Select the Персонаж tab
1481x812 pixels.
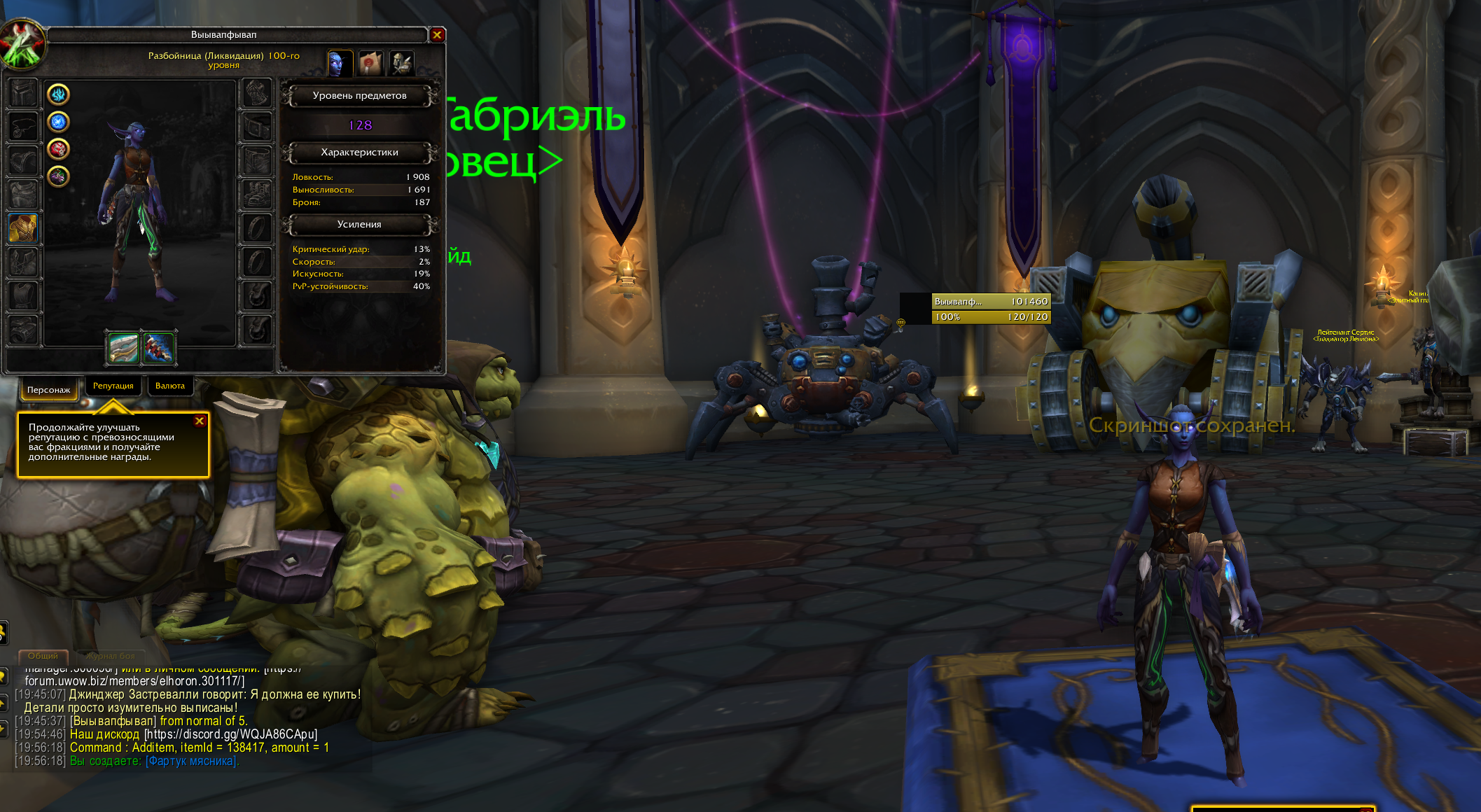pos(48,390)
